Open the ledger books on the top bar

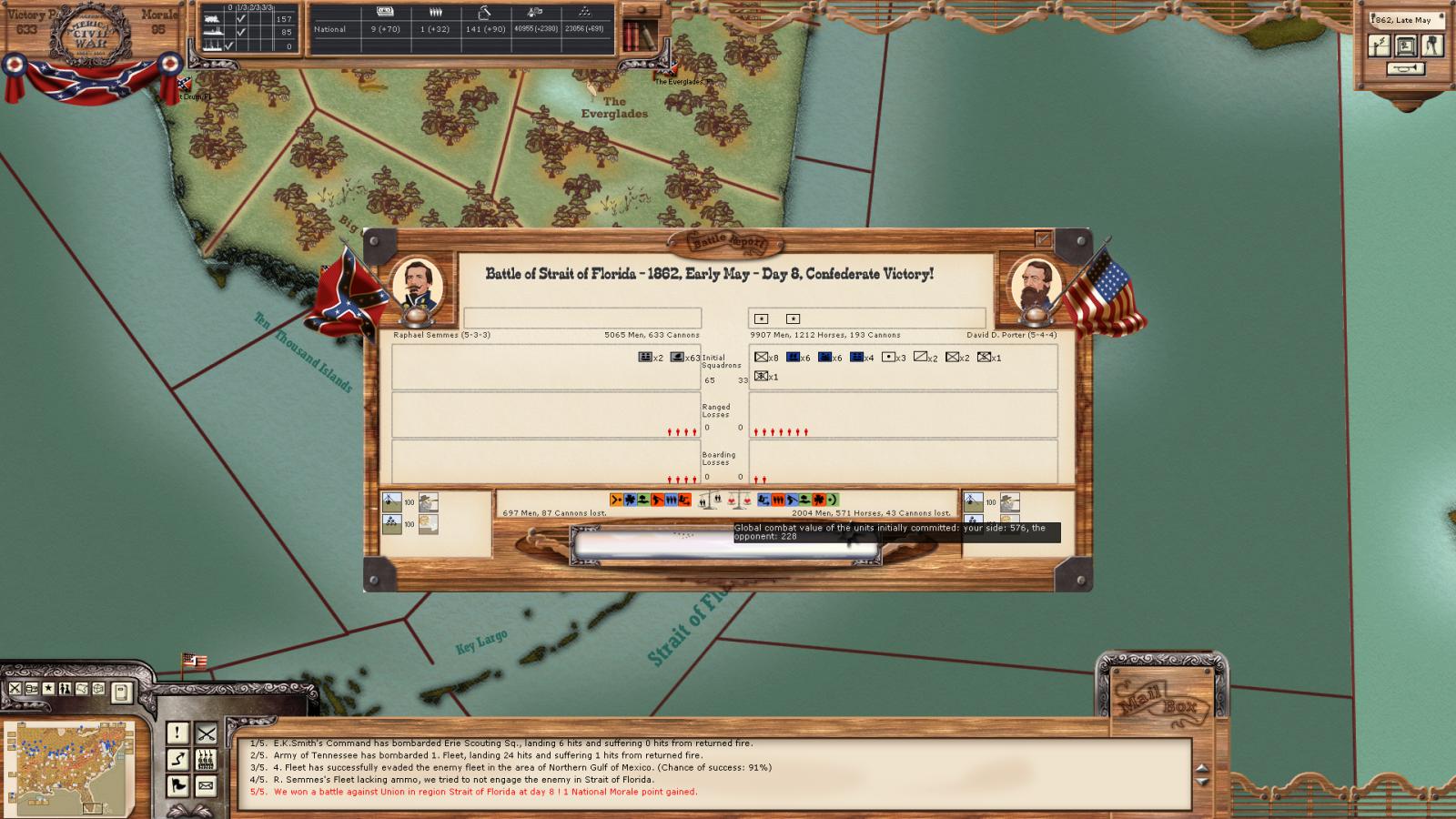[640, 35]
